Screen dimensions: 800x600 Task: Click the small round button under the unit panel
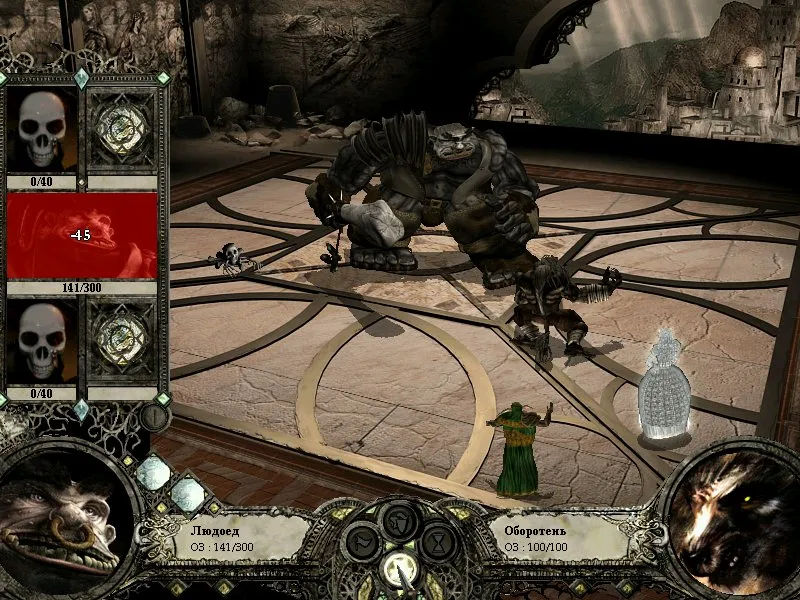(155, 416)
